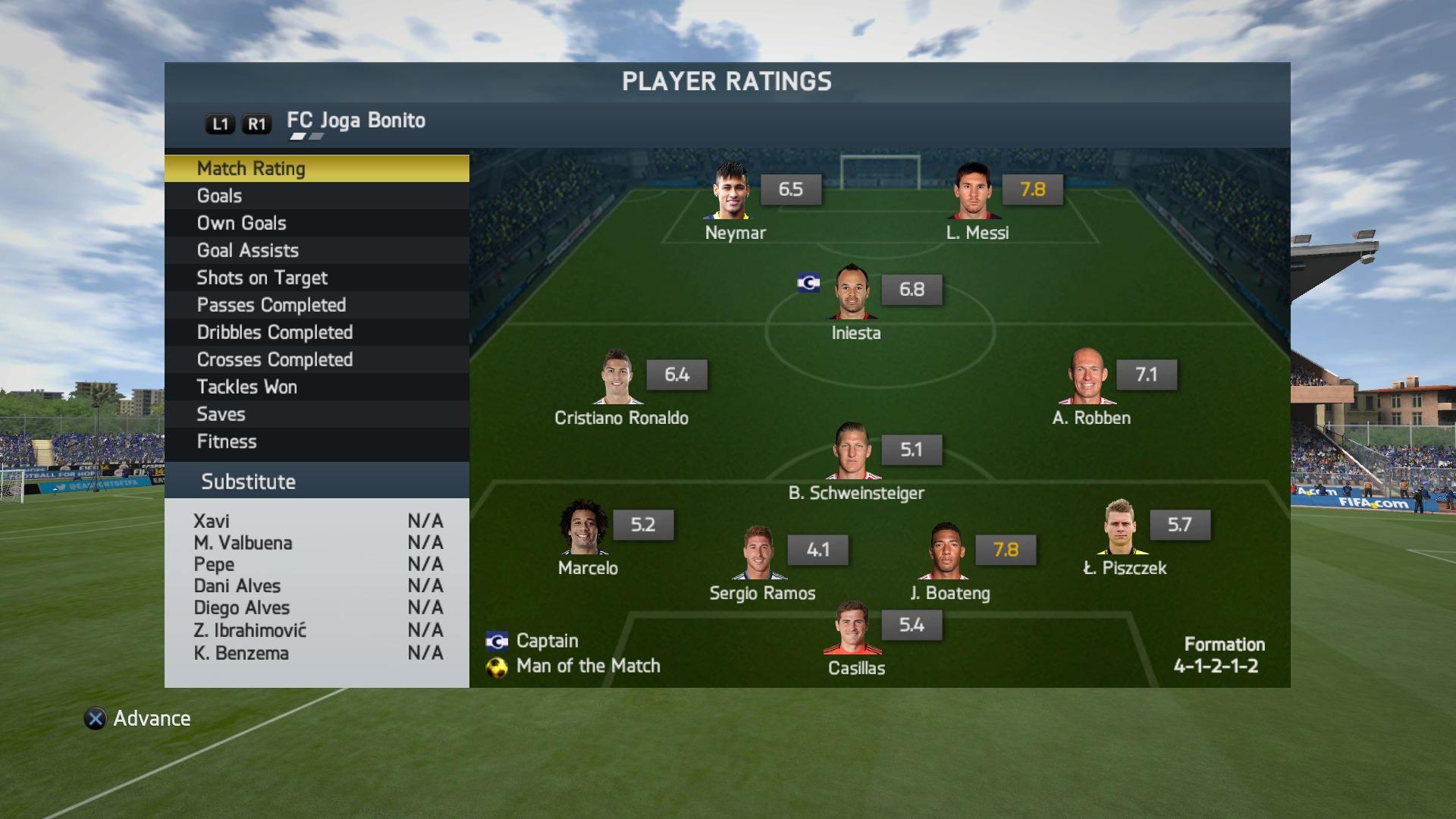This screenshot has height=819, width=1456.
Task: Open the Fitness stat entry
Action: point(316,441)
